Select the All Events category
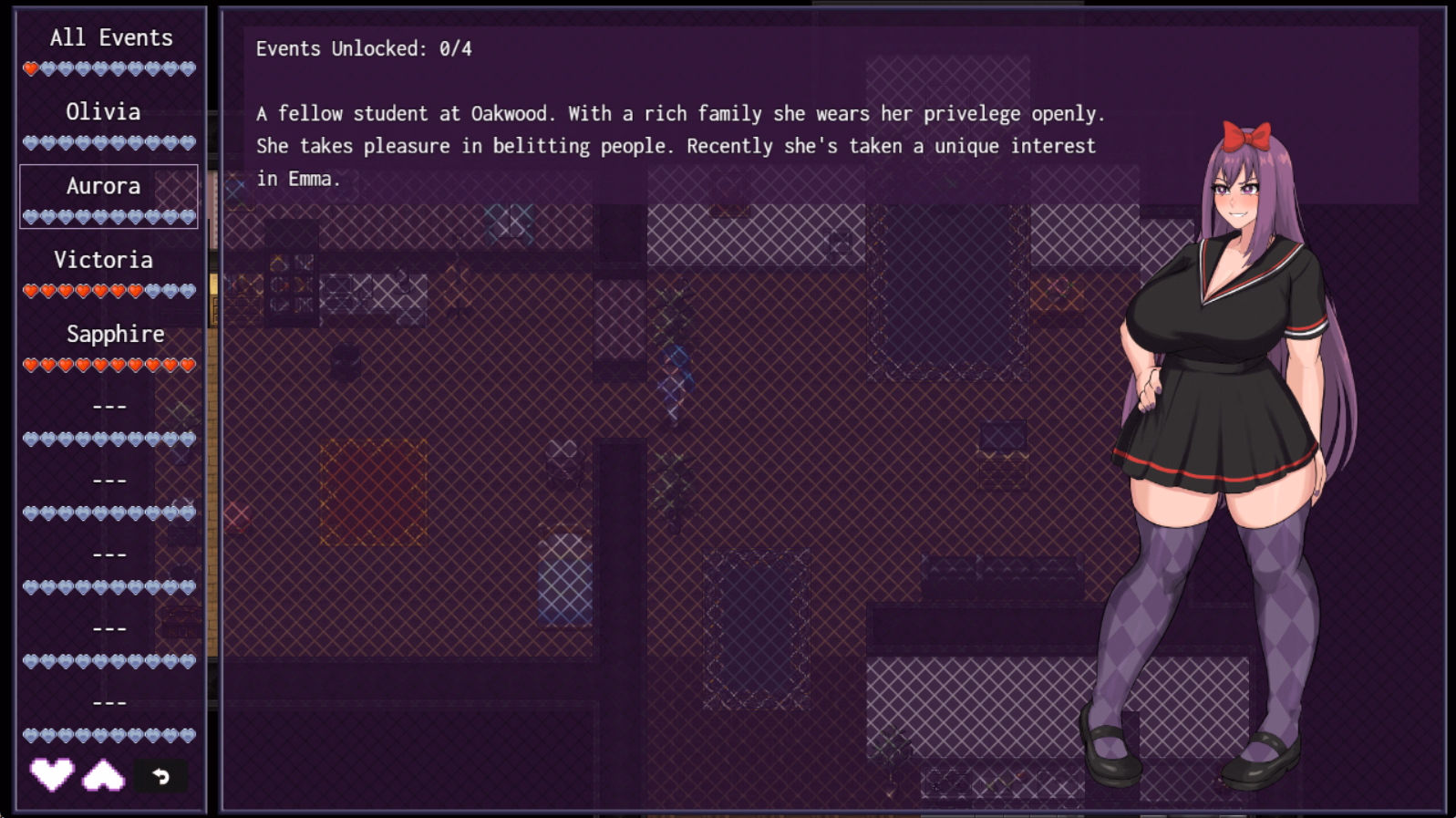The image size is (1456, 818). [x=111, y=37]
